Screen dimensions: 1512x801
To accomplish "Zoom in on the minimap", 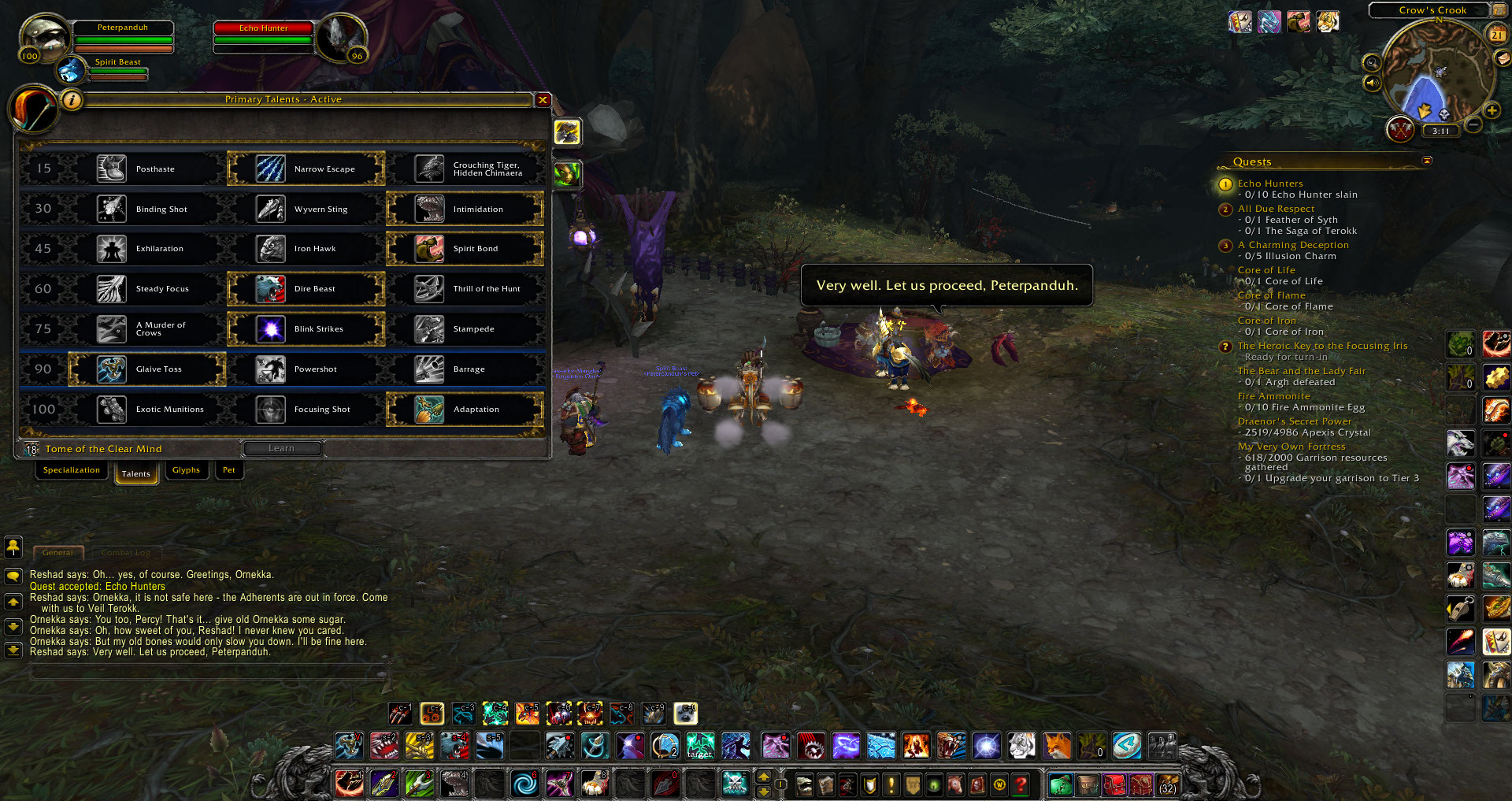I will coord(1492,111).
